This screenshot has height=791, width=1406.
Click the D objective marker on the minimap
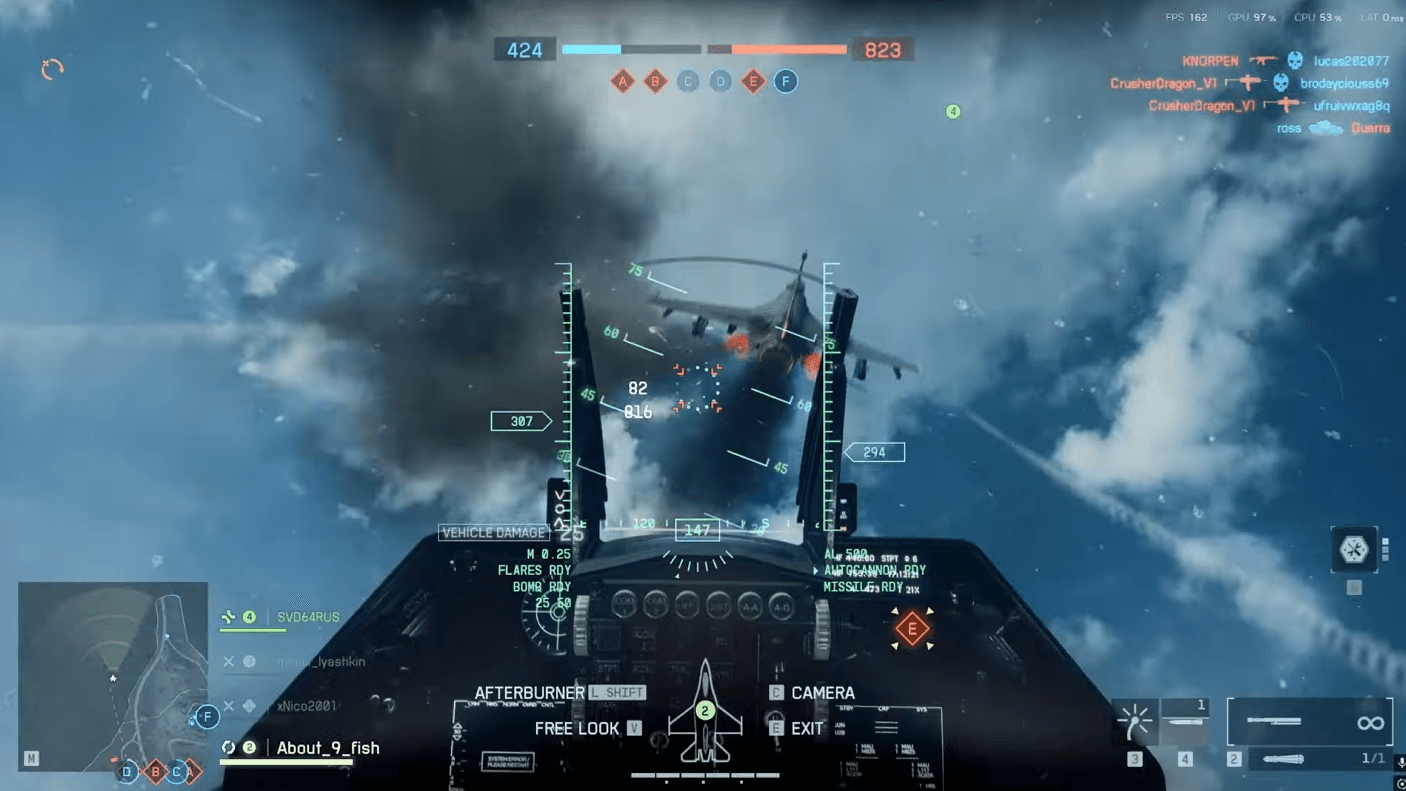127,771
